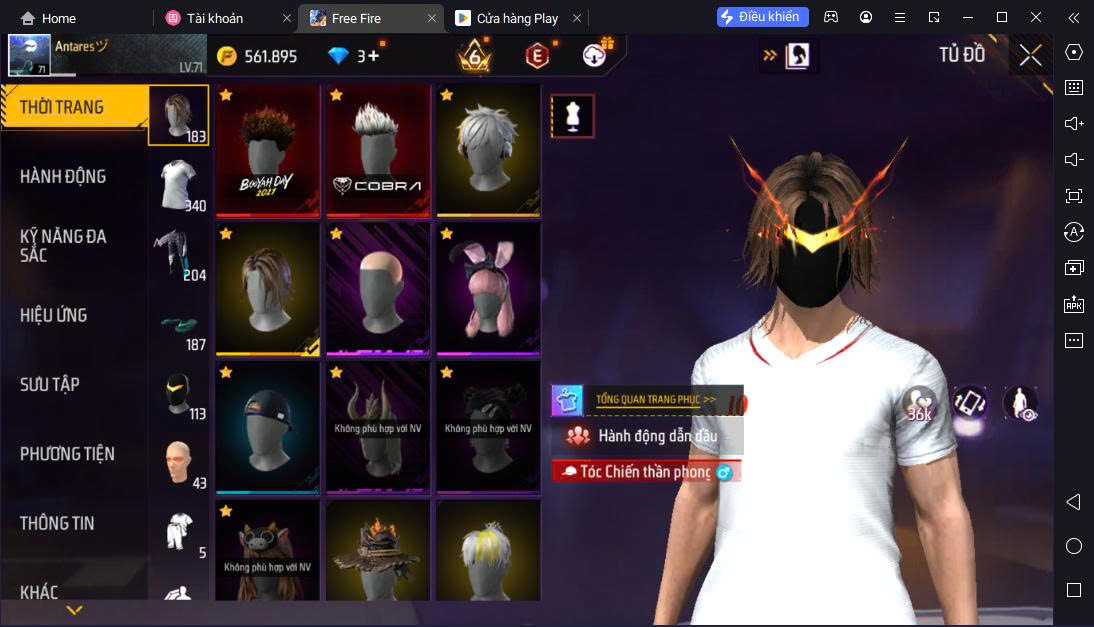Open the HÀNH ĐỘNG category
The width and height of the screenshot is (1094, 627).
click(x=63, y=177)
